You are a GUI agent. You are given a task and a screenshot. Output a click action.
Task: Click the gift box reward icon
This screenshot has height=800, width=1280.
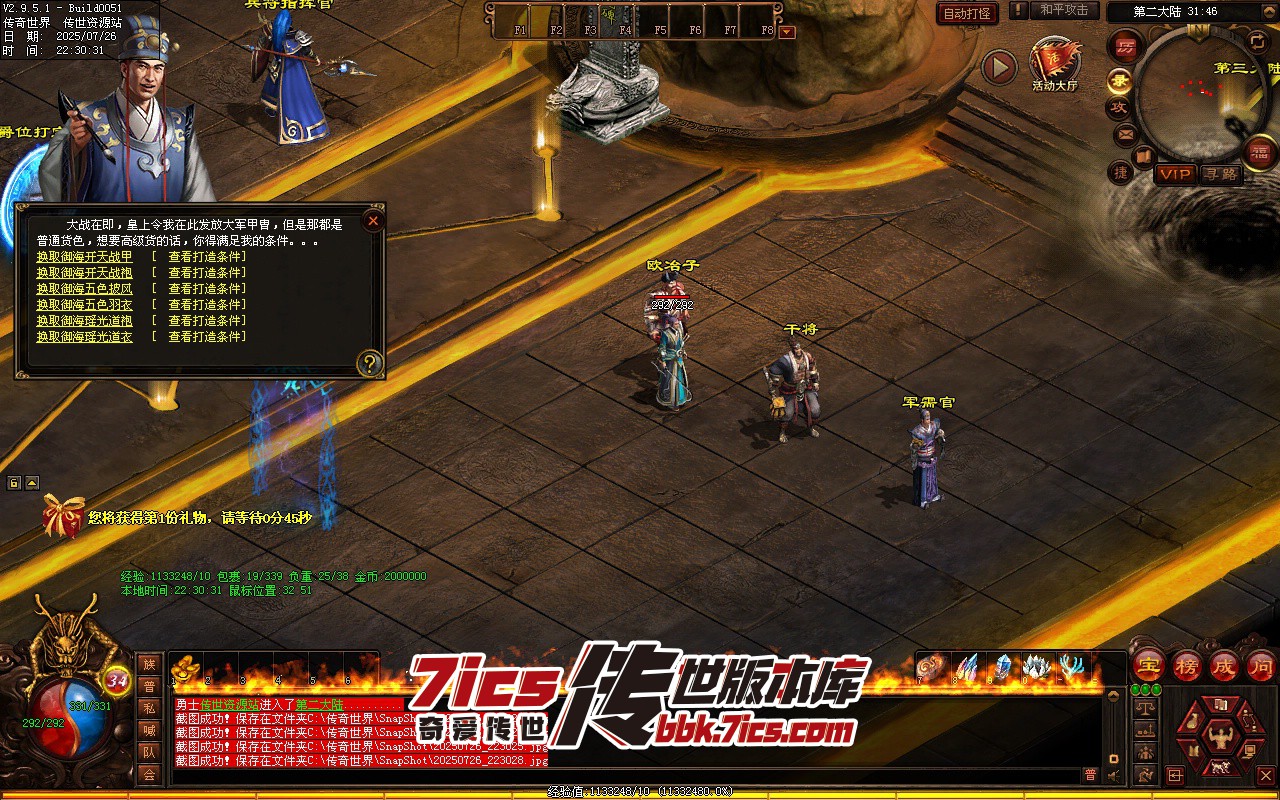63,516
